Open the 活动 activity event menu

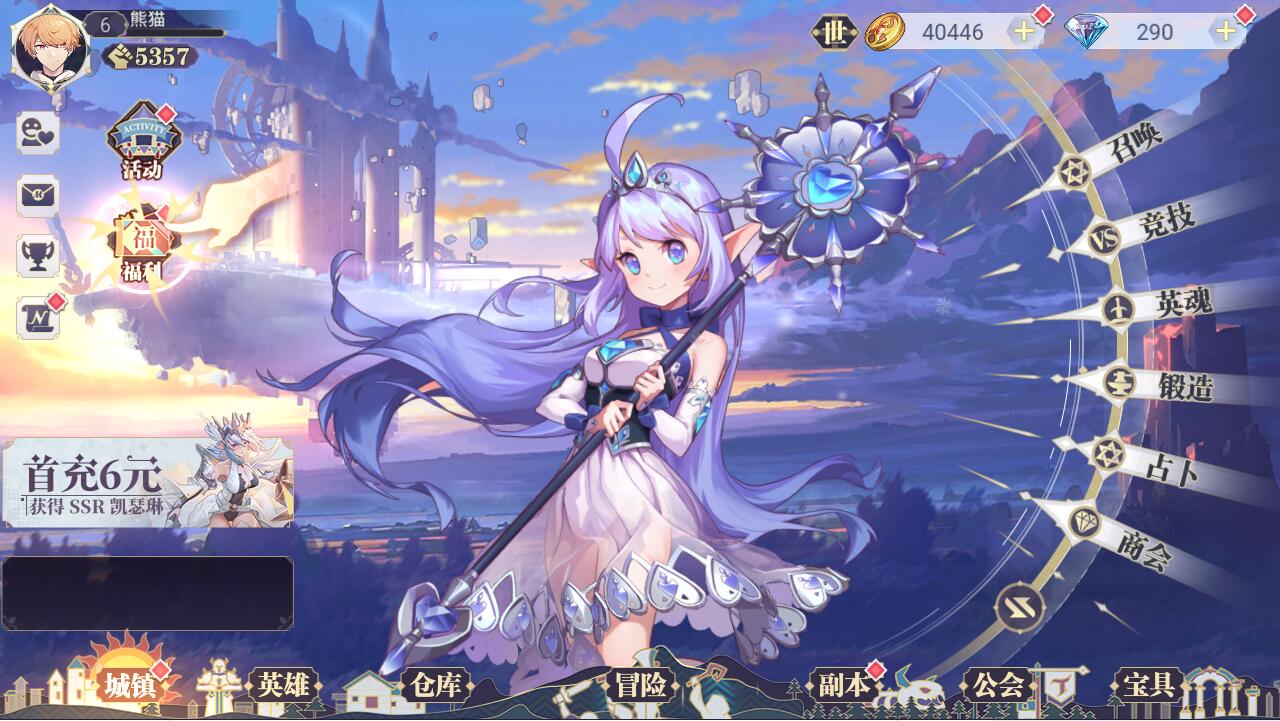click(142, 139)
